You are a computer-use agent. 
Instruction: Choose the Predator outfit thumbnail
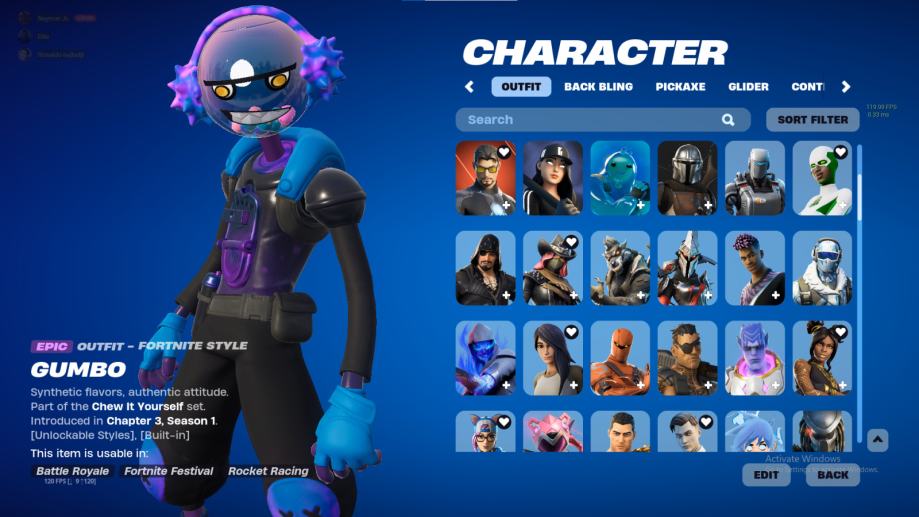(x=822, y=432)
